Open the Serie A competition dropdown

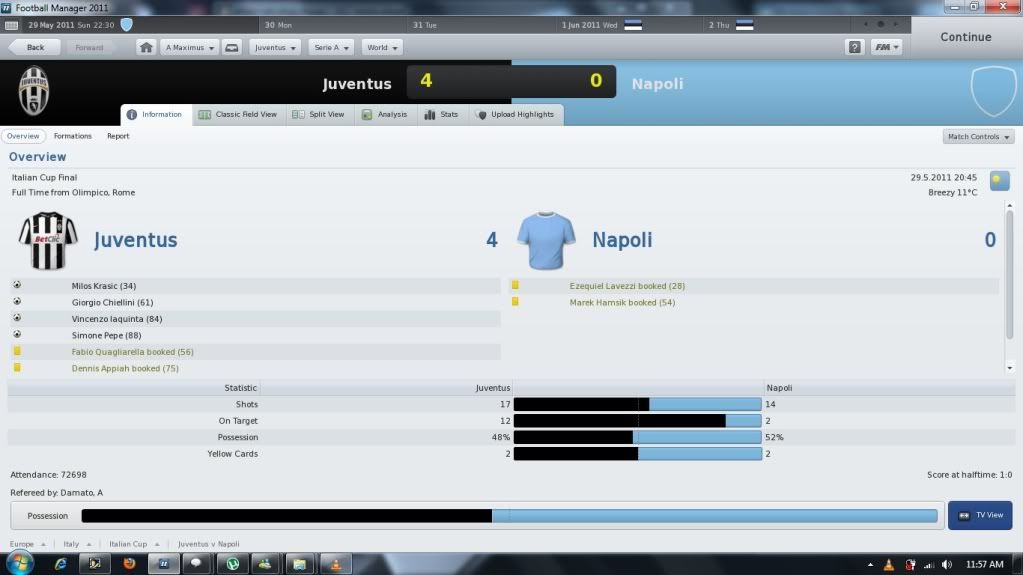[331, 47]
